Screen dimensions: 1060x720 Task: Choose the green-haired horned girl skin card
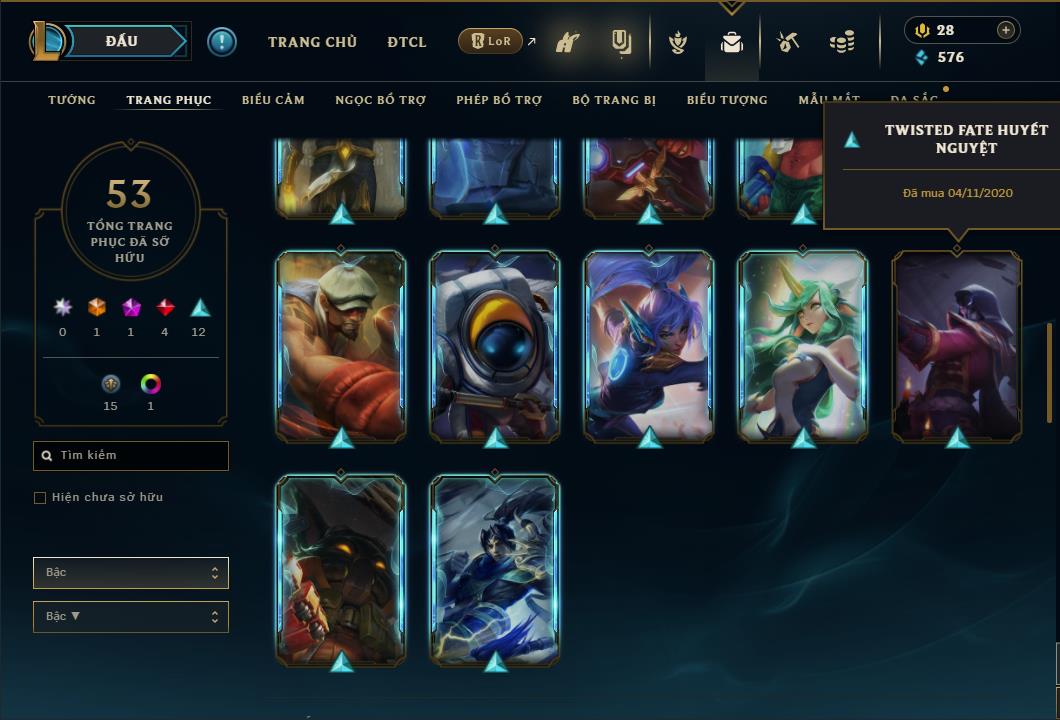point(803,345)
